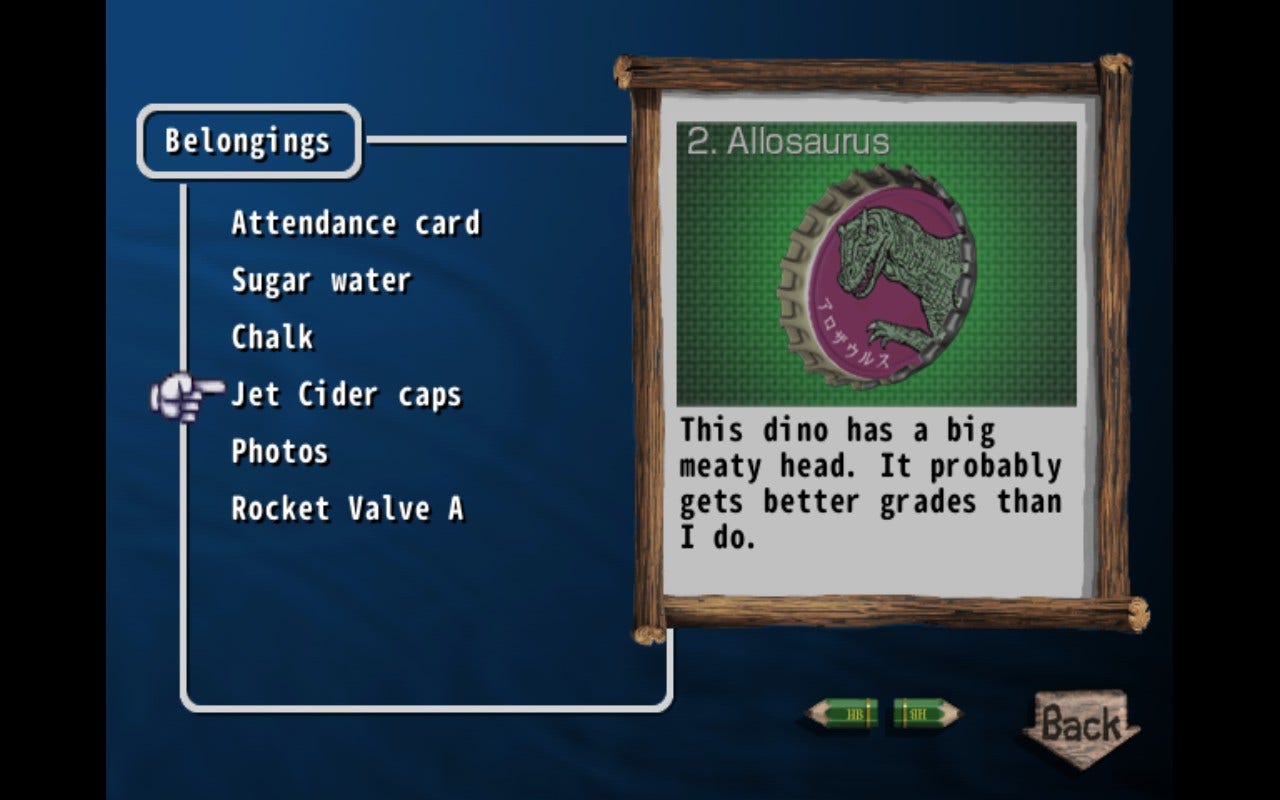Click the Belongings header label
The height and width of the screenshot is (800, 1280).
[248, 141]
